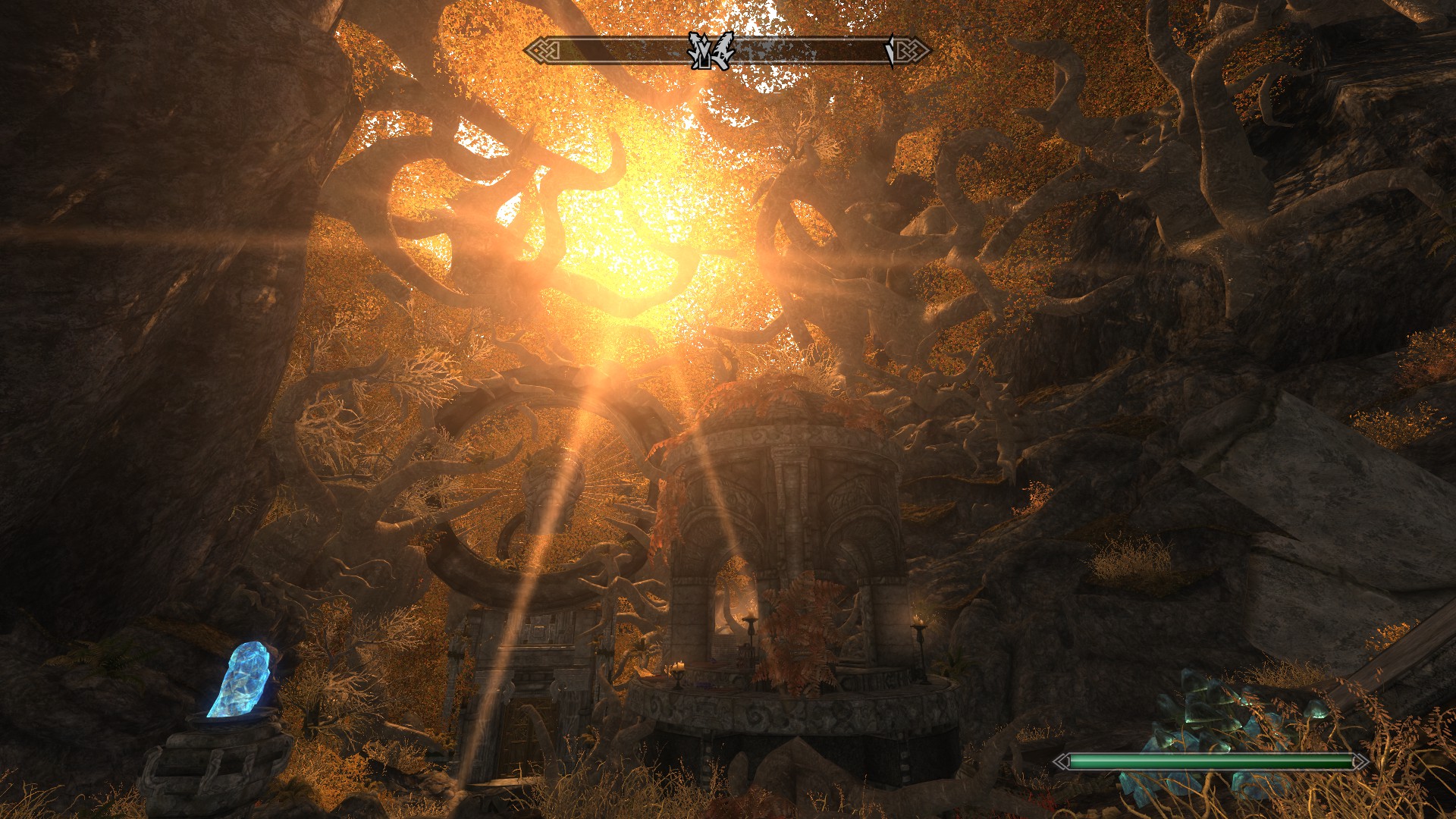Select the winged location marker on the compass
Image resolution: width=1456 pixels, height=819 pixels.
711,51
